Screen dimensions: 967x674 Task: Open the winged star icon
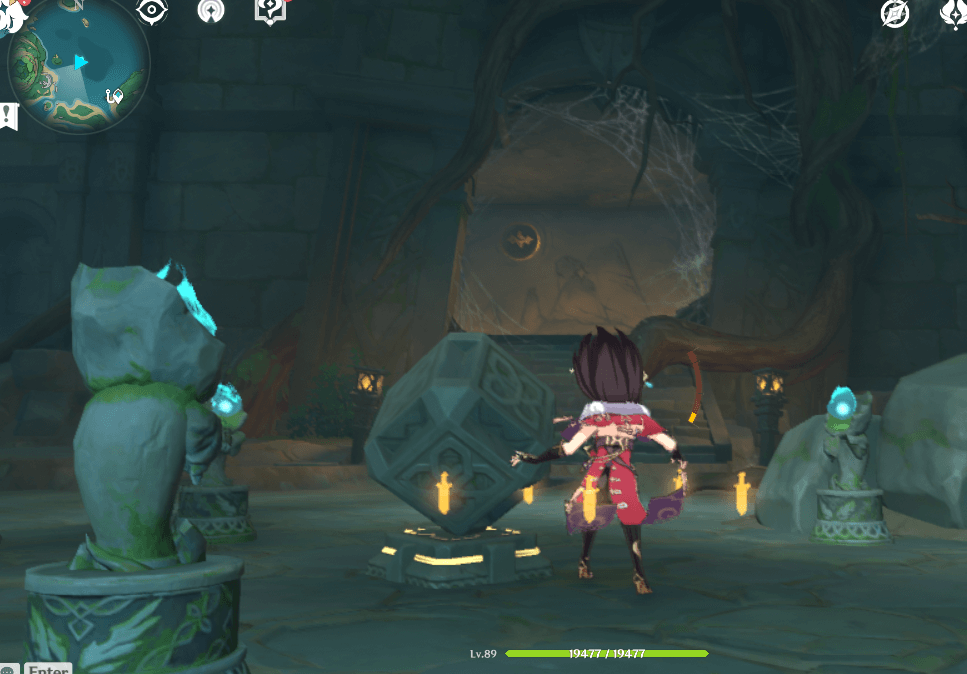point(952,12)
